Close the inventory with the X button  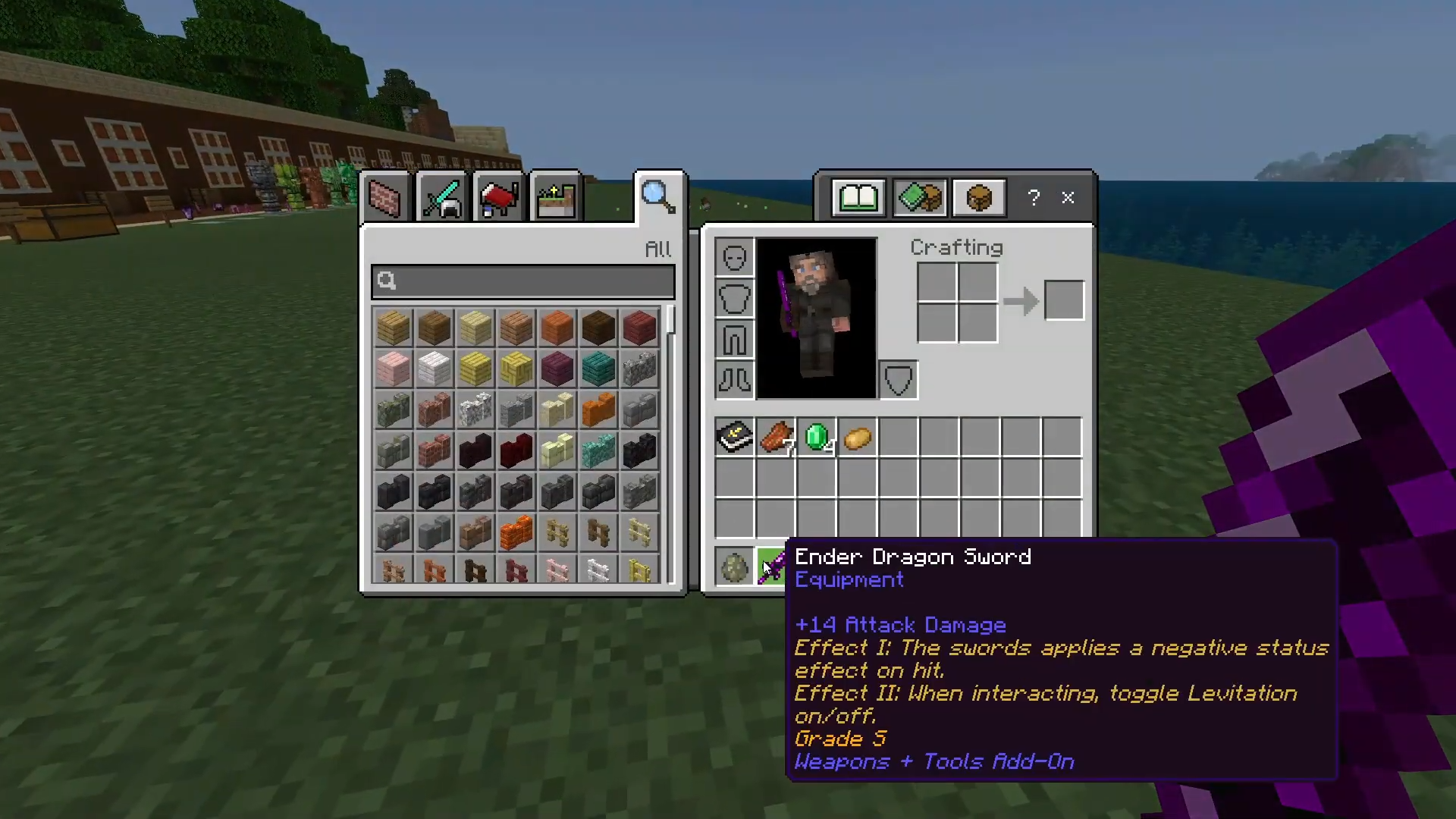point(1068,198)
